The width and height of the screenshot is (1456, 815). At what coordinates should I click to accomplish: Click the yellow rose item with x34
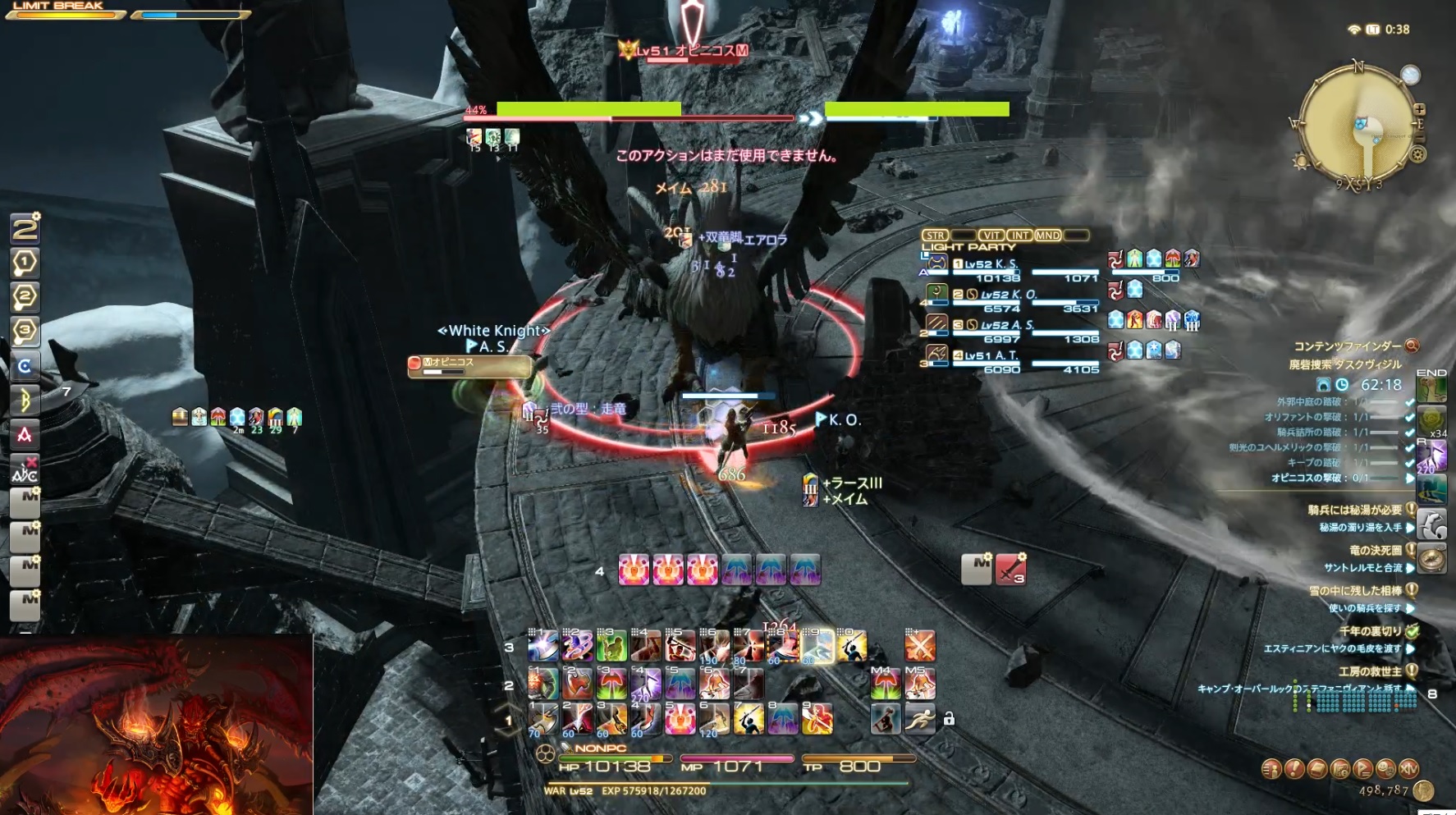pyautogui.click(x=1432, y=420)
